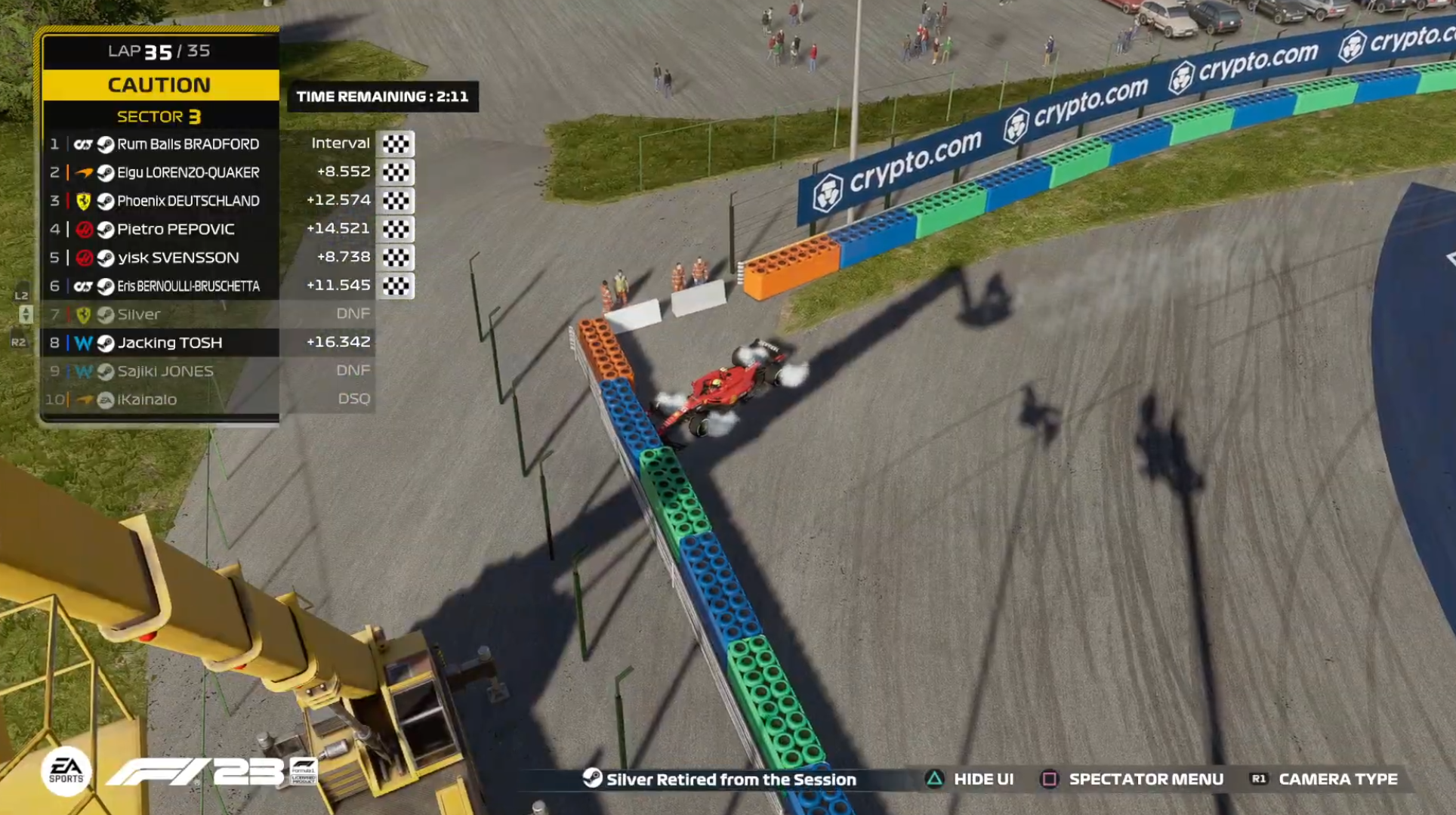Choose the retired driver Silver's row

click(139, 314)
